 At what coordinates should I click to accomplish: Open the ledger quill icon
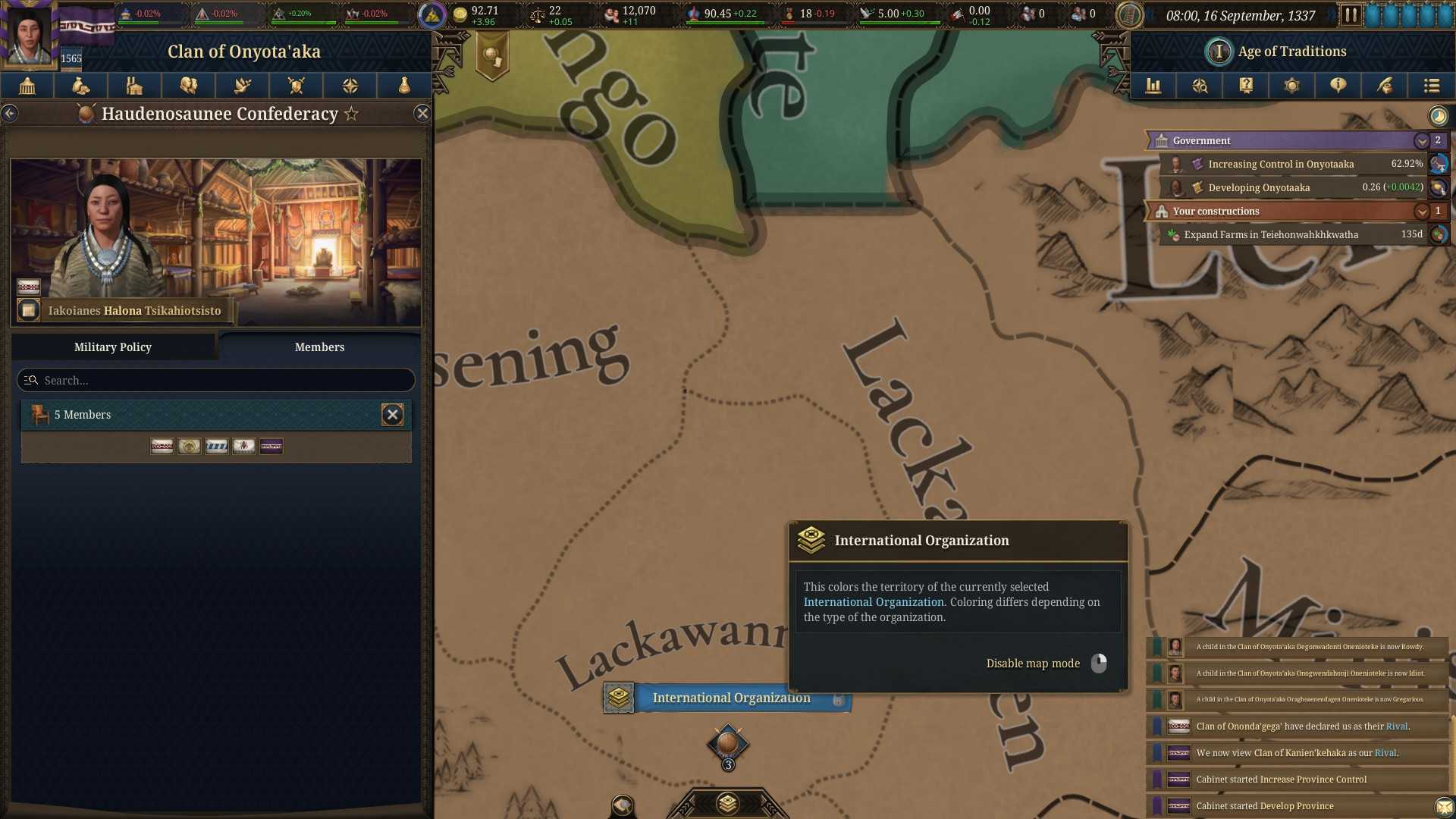(1383, 86)
